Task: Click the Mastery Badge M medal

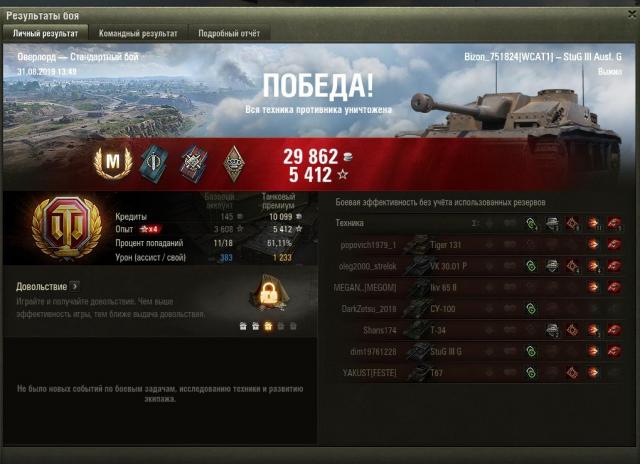Action: coord(112,160)
